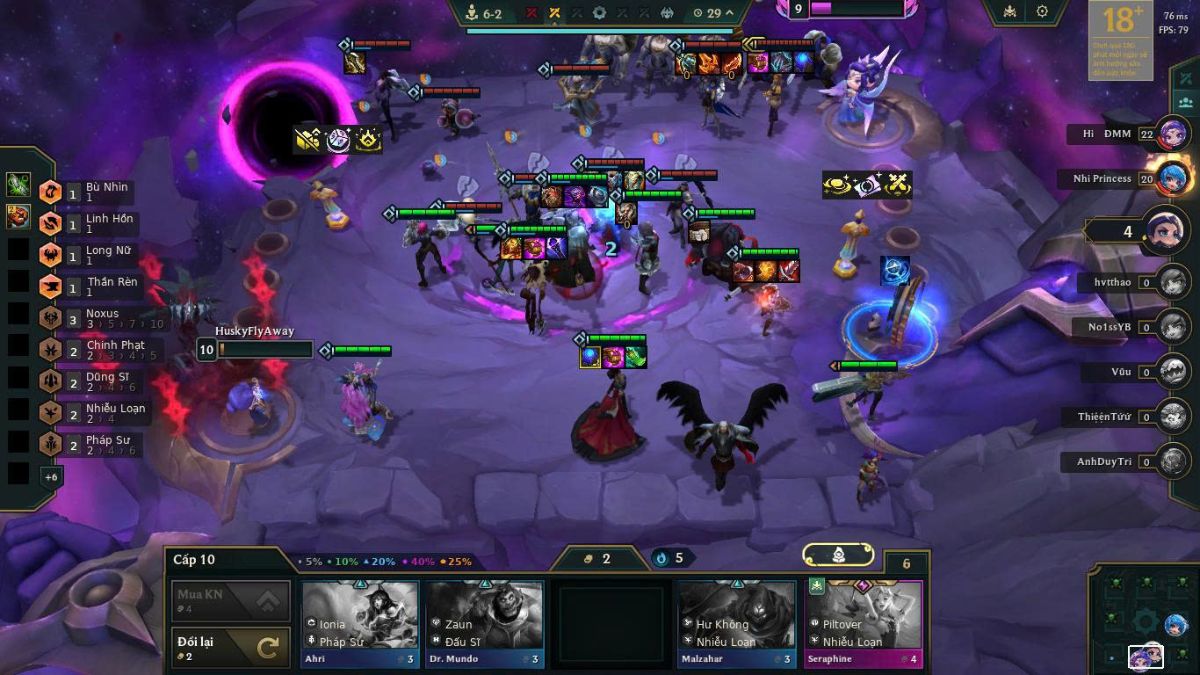Image resolution: width=1200 pixels, height=675 pixels.
Task: Expand hidden traits with the +6 button
Action: coord(51,476)
